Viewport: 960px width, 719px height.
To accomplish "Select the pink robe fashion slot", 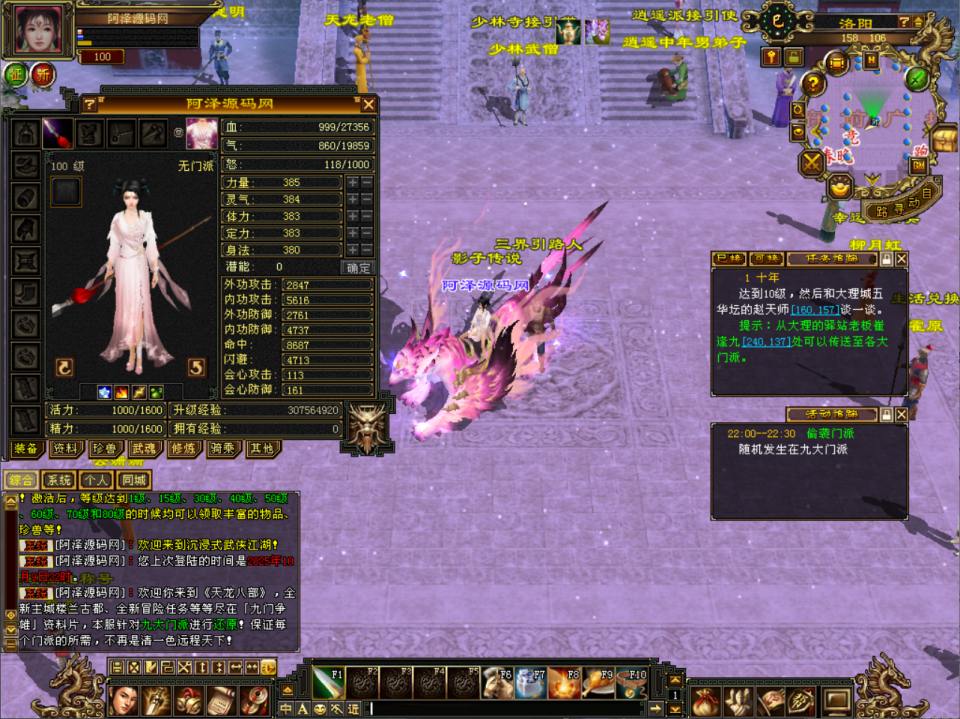I will tap(201, 132).
